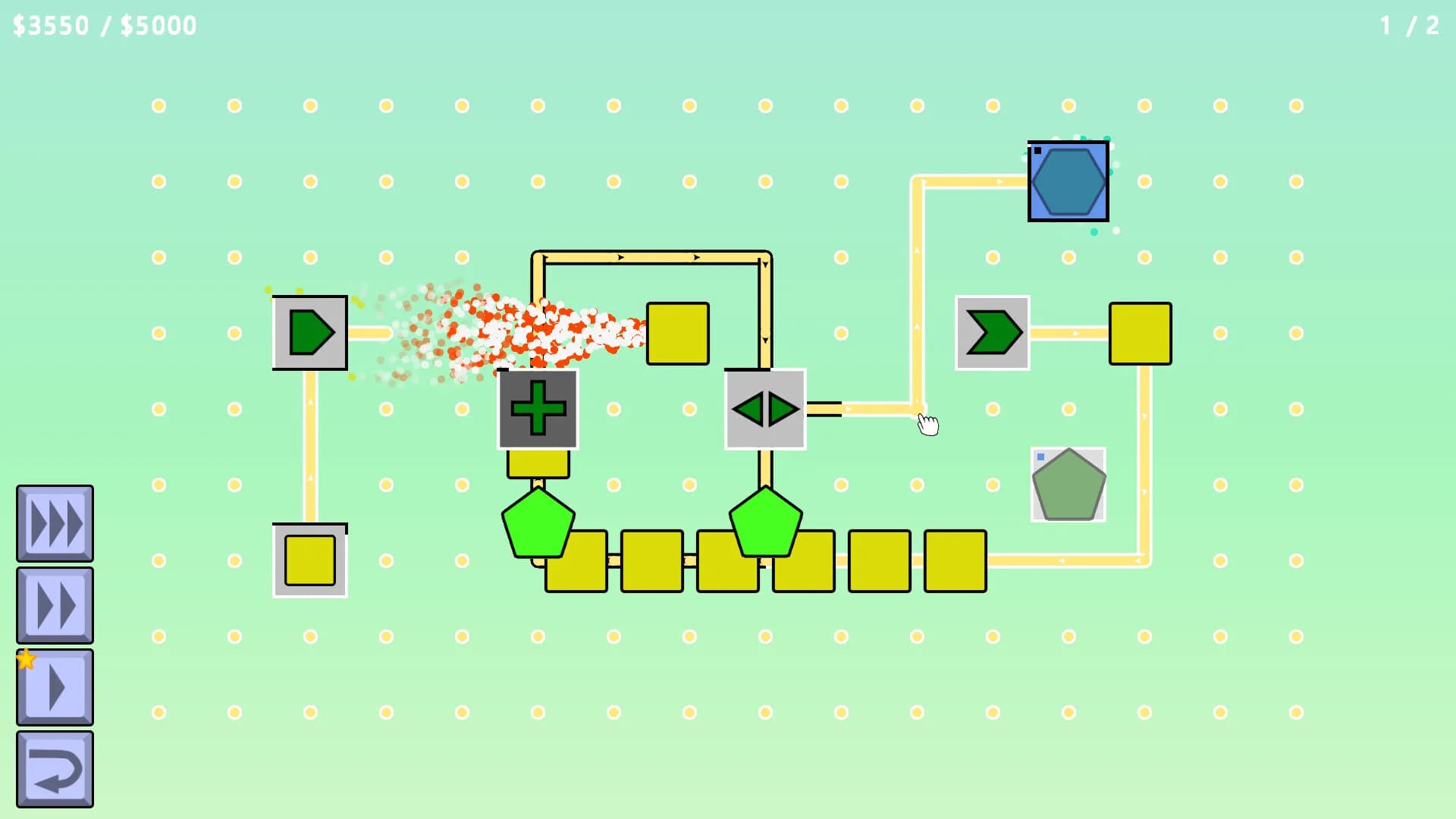This screenshot has height=819, width=1456.
Task: Click the money counter showing $3550 / $5000
Action: pyautogui.click(x=104, y=25)
